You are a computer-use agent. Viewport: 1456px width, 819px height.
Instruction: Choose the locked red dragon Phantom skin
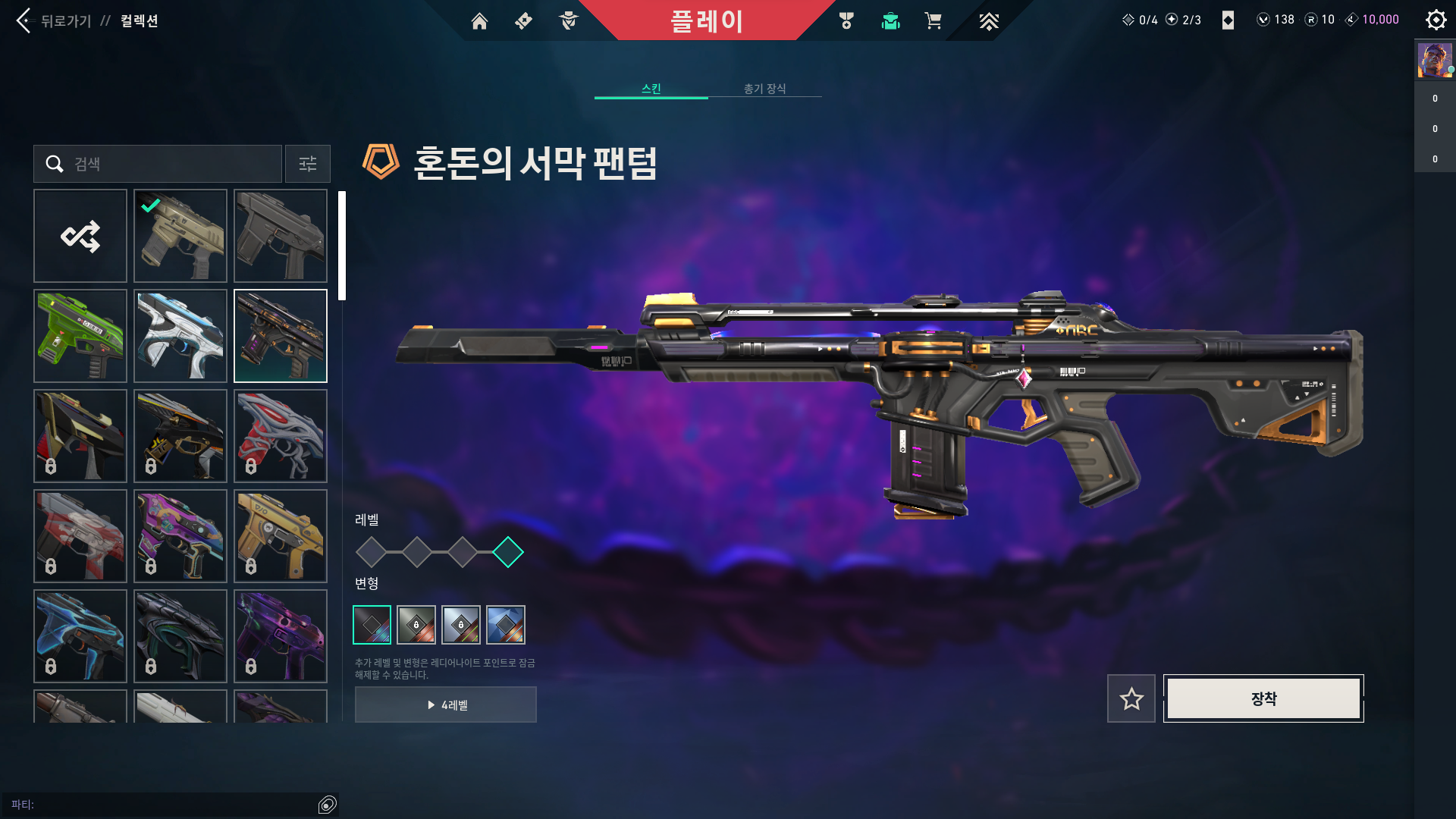click(281, 436)
